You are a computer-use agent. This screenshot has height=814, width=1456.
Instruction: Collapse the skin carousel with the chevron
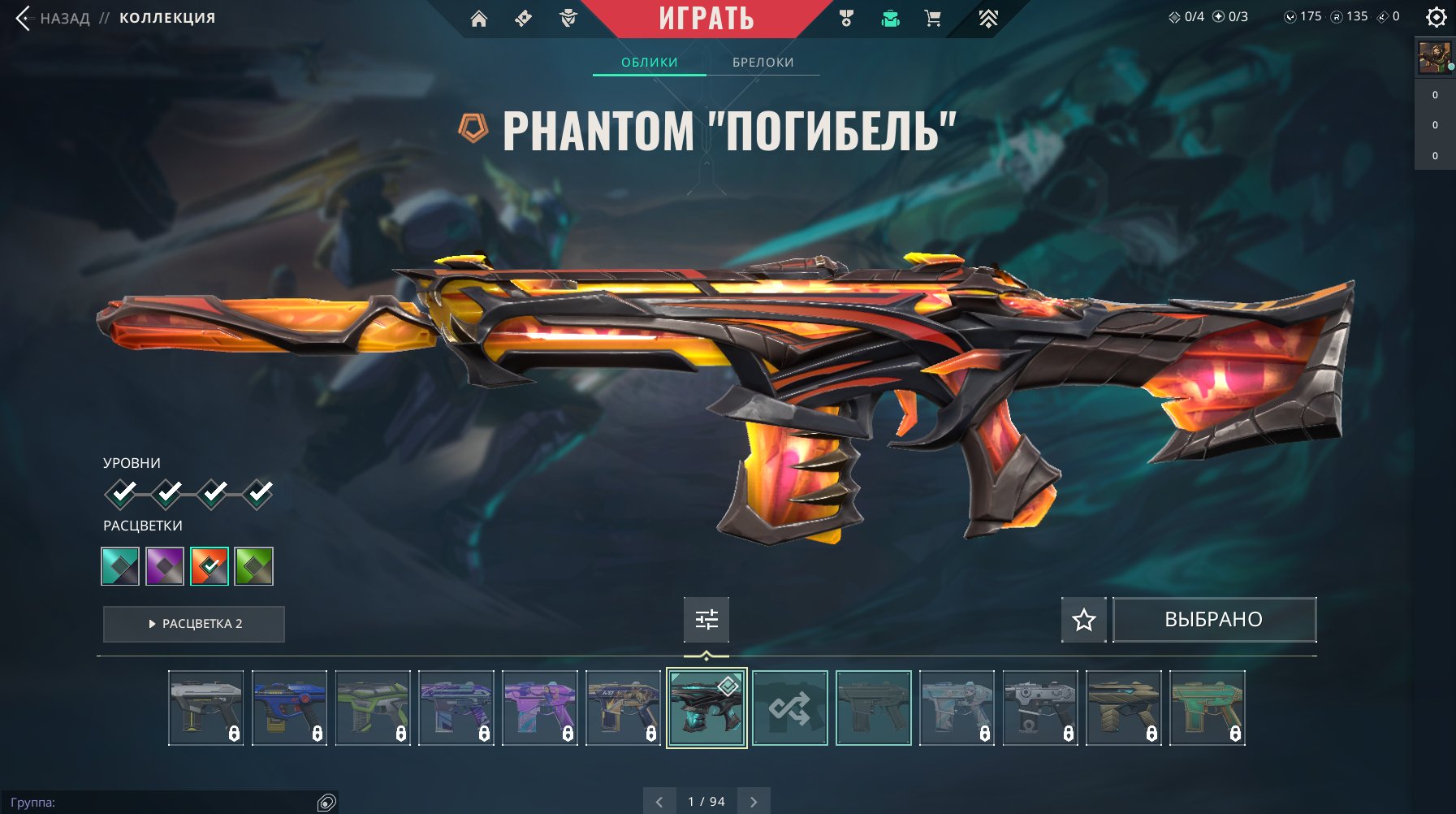tap(706, 655)
